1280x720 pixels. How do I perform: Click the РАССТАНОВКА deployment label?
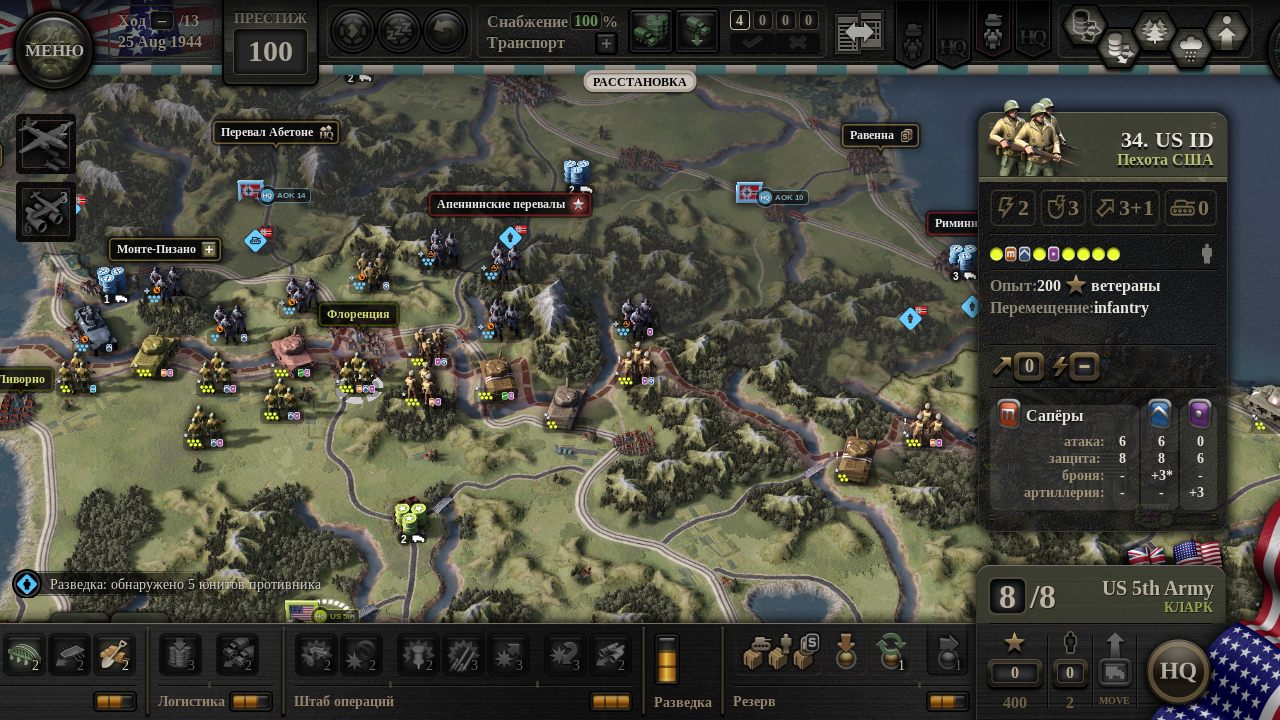coord(639,82)
